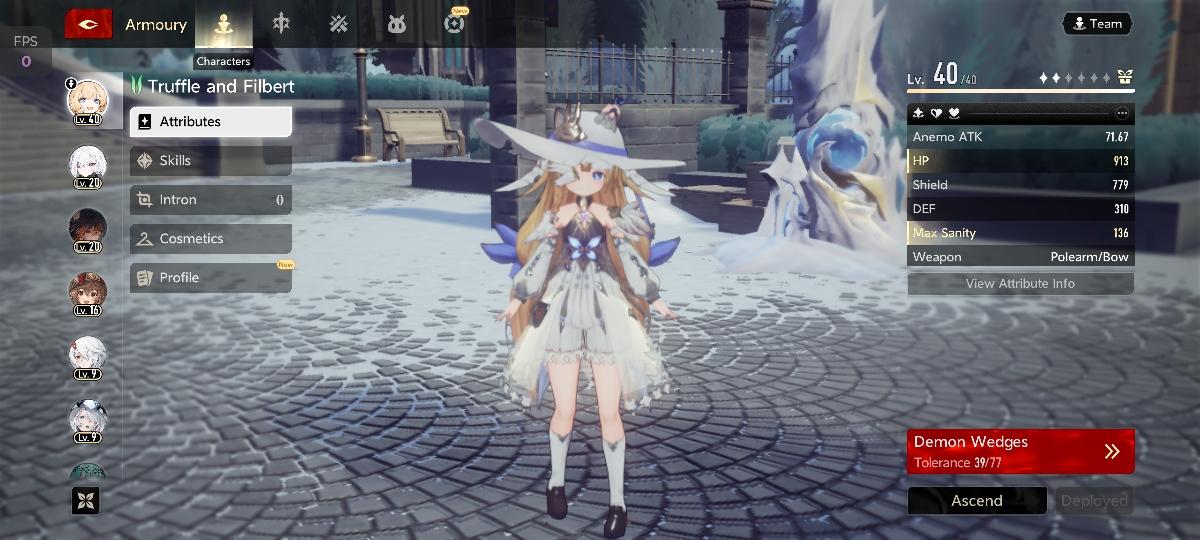Show the Attributes panel
Screen dimensions: 1200x540
point(210,122)
